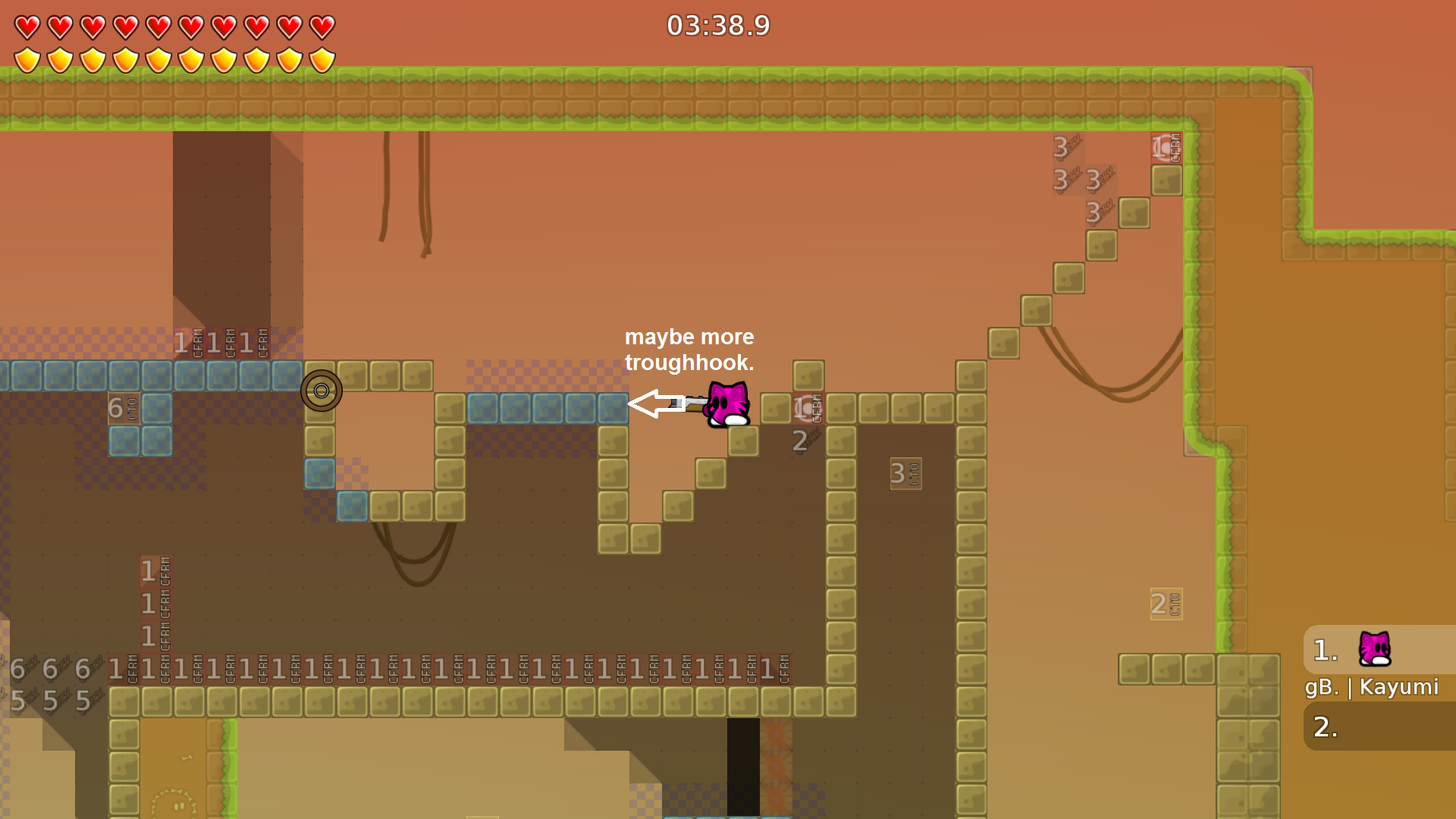Click the pink cat player character
This screenshot has height=819, width=1456.
point(726,404)
